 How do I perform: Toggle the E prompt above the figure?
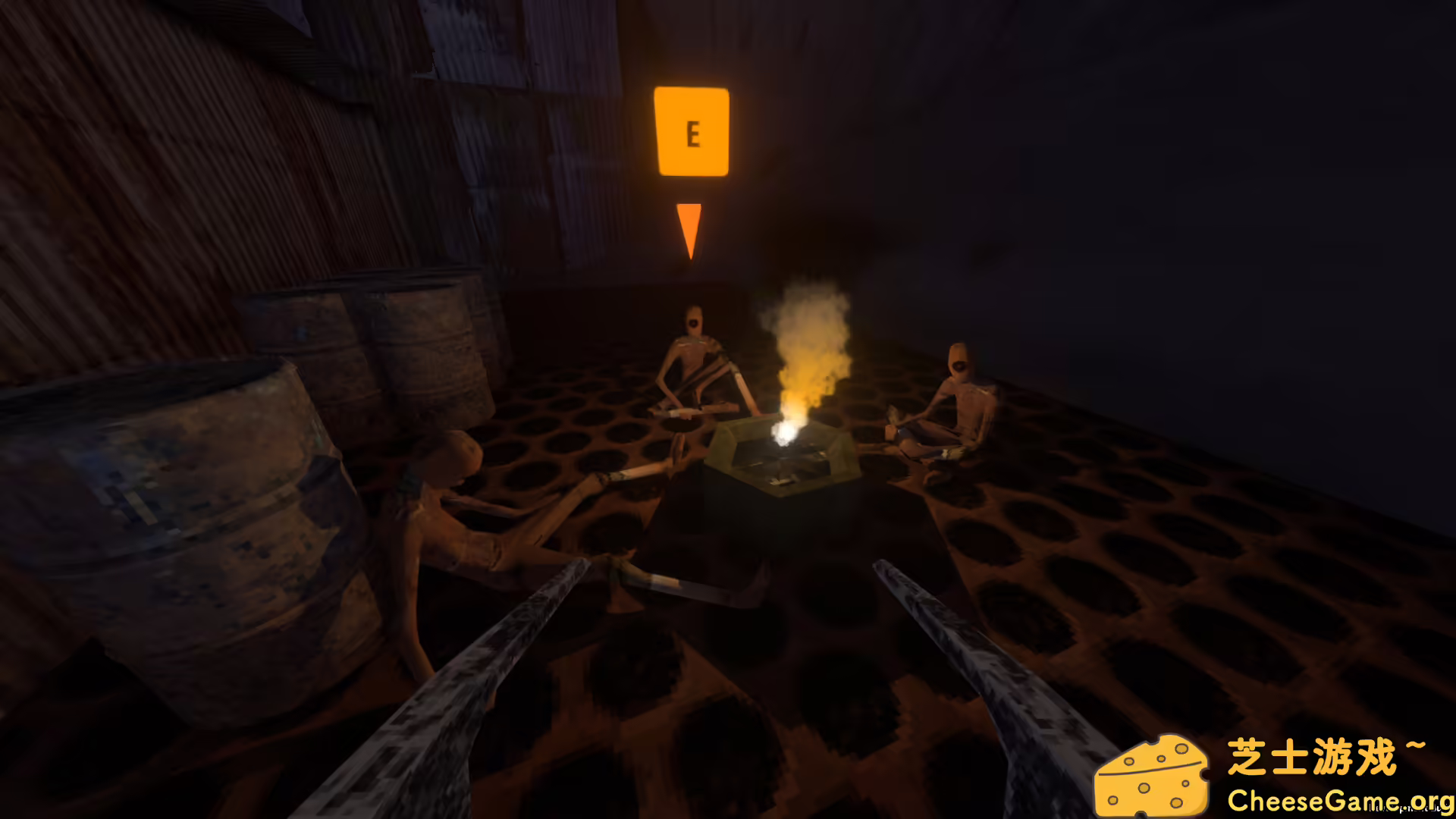(692, 133)
